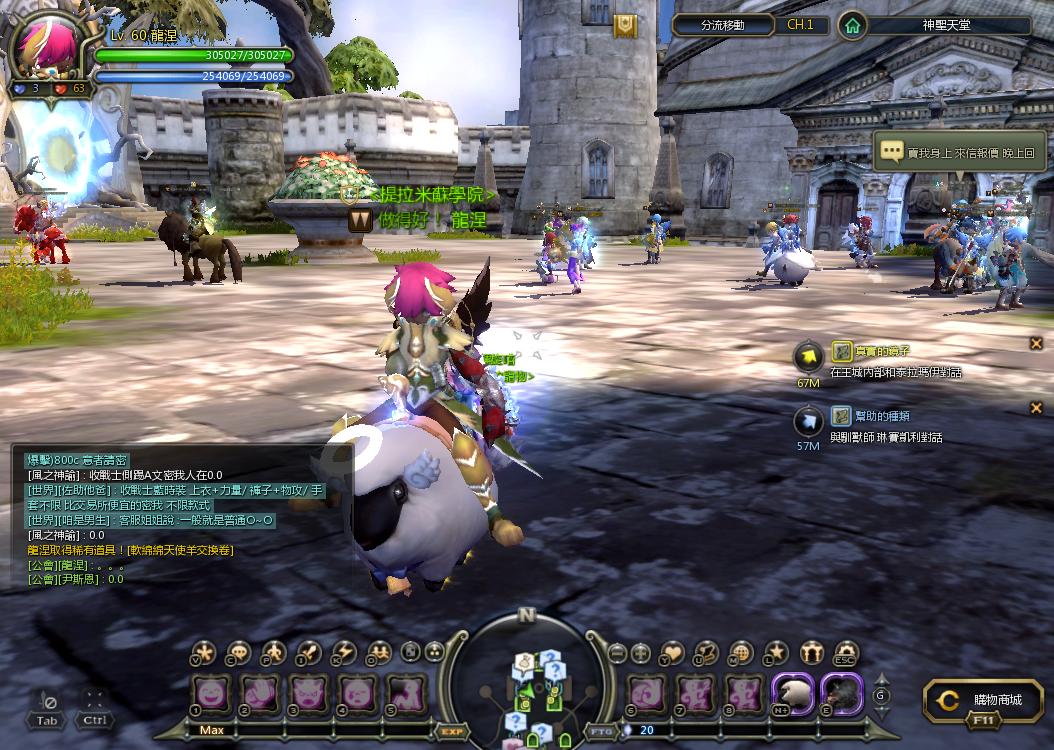Image resolution: width=1054 pixels, height=750 pixels.
Task: Open the lightning bolt skill menu icon
Action: point(343,654)
